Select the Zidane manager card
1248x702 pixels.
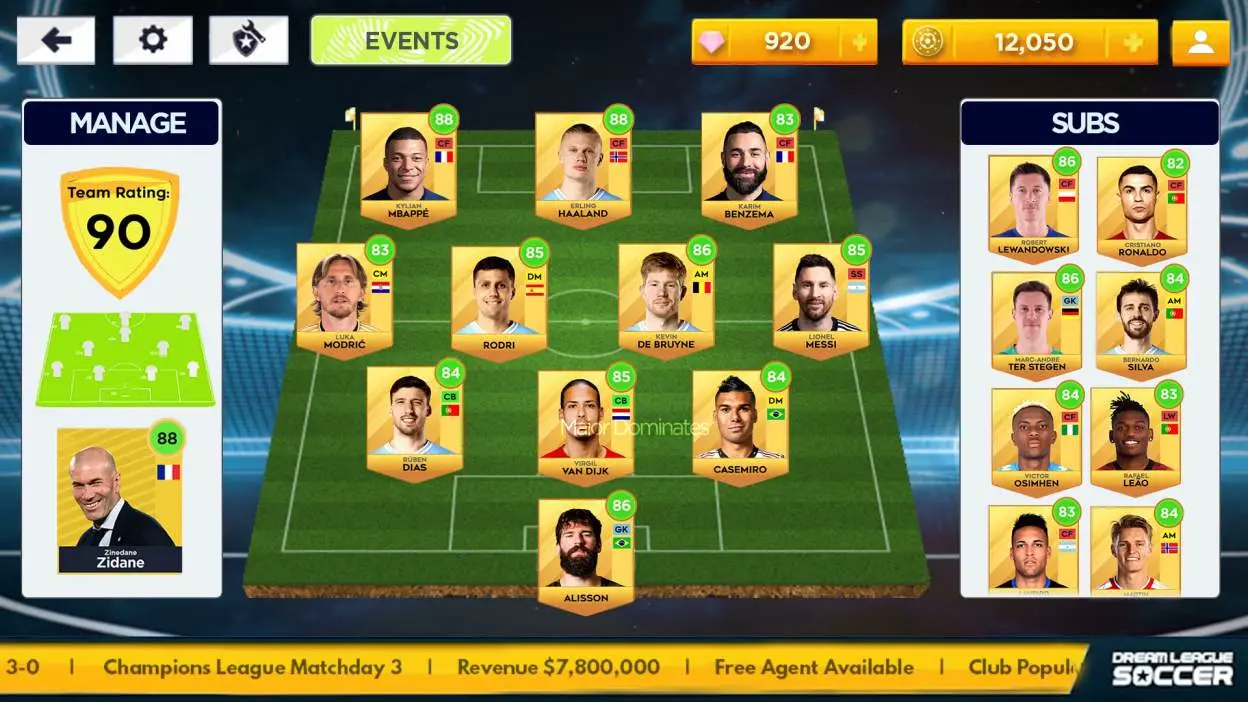point(120,501)
